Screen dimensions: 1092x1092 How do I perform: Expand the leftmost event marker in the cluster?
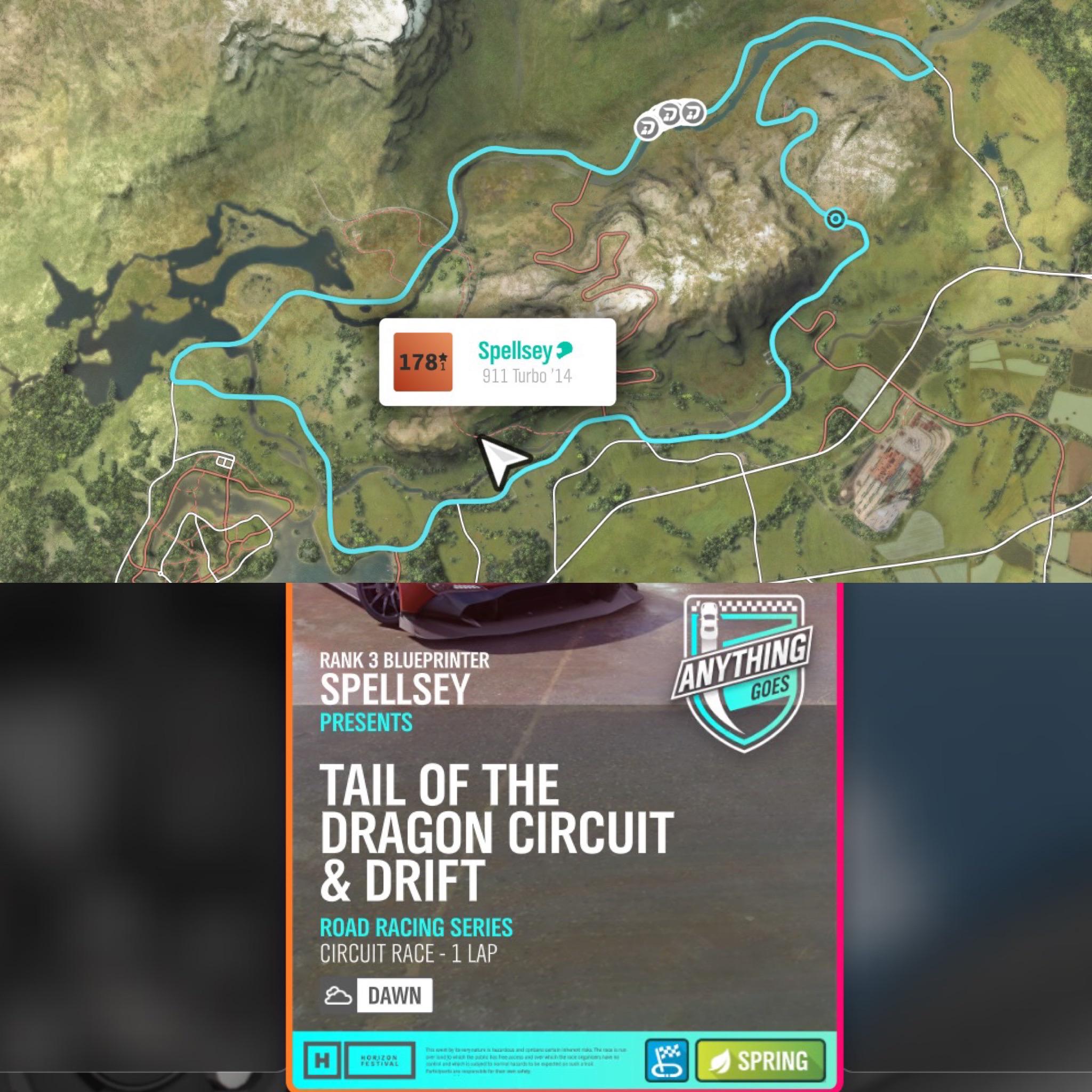(648, 129)
